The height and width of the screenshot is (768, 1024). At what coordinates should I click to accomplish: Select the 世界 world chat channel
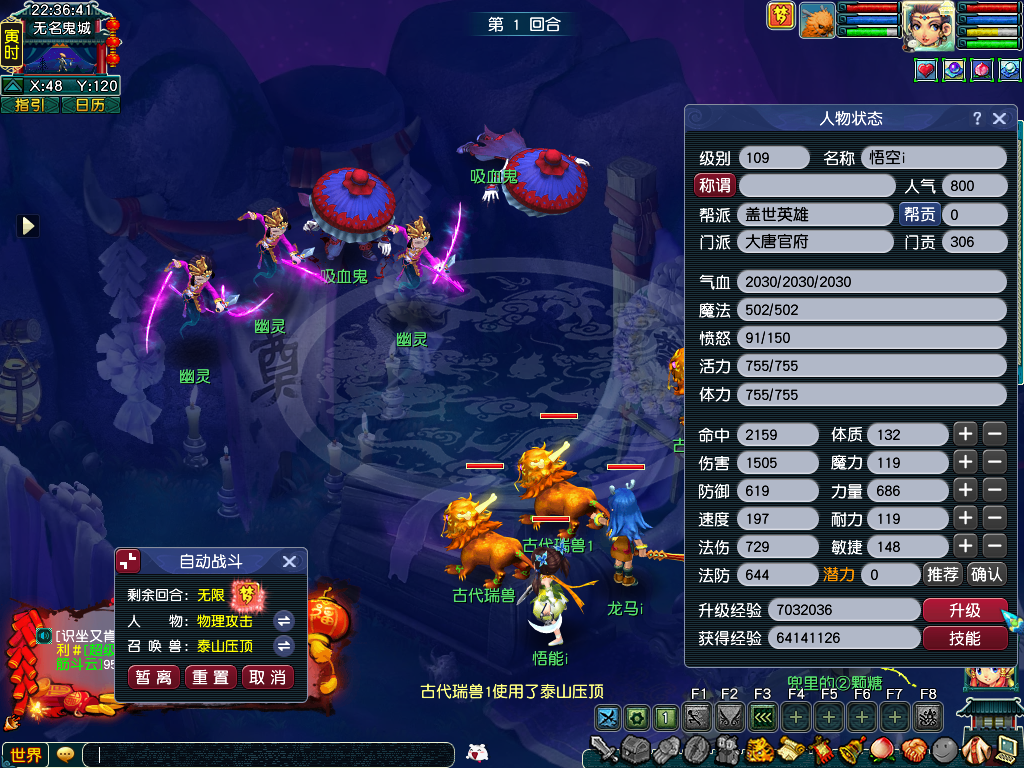pyautogui.click(x=25, y=755)
